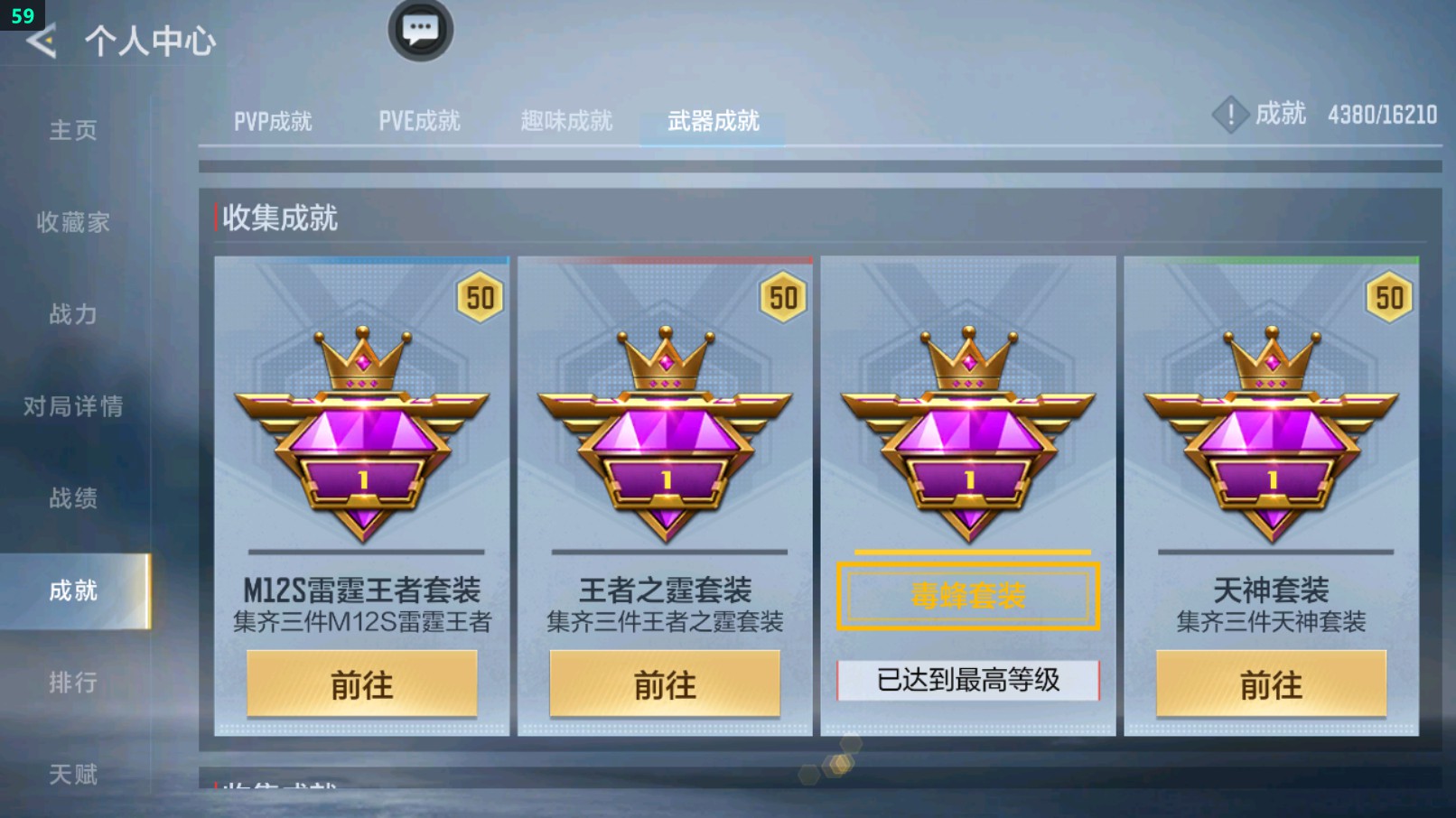Click the level 50 hexagon on M12S card
The width and height of the screenshot is (1456, 818).
[481, 299]
